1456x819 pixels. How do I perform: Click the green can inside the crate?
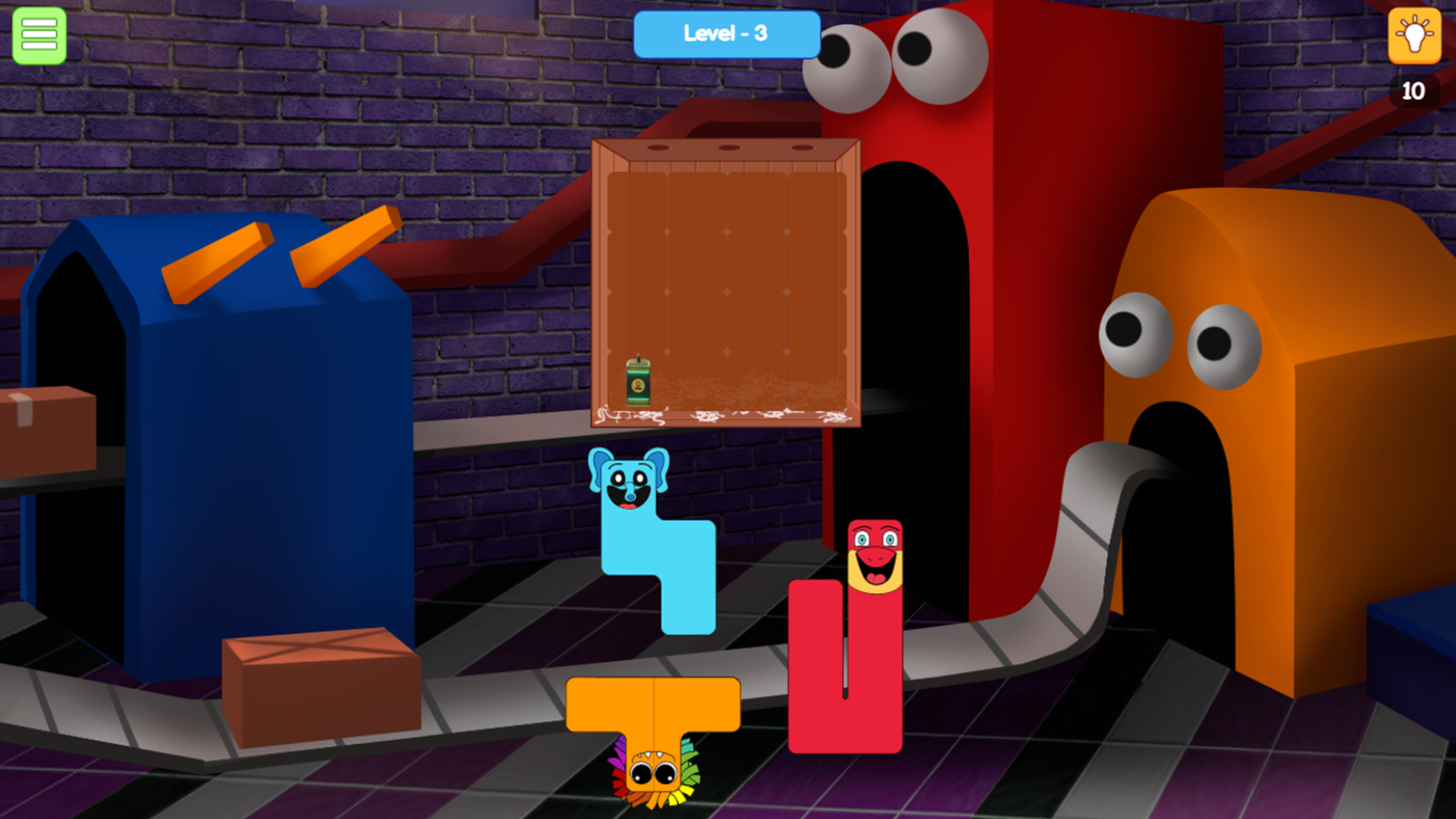[x=639, y=383]
